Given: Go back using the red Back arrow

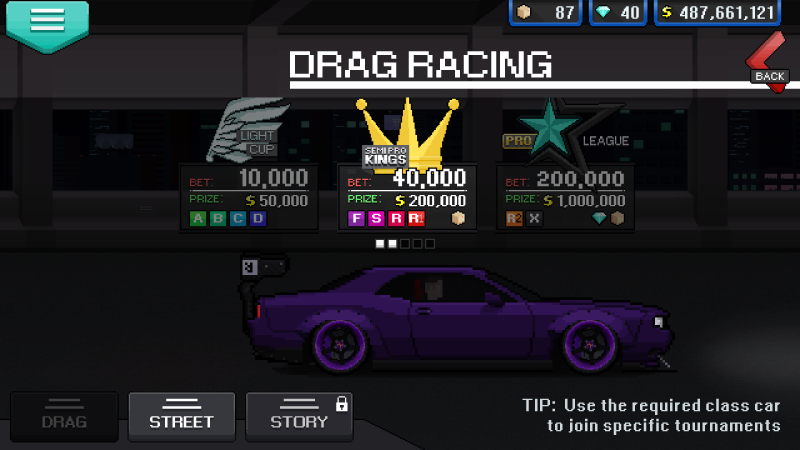Looking at the screenshot, I should [x=768, y=62].
